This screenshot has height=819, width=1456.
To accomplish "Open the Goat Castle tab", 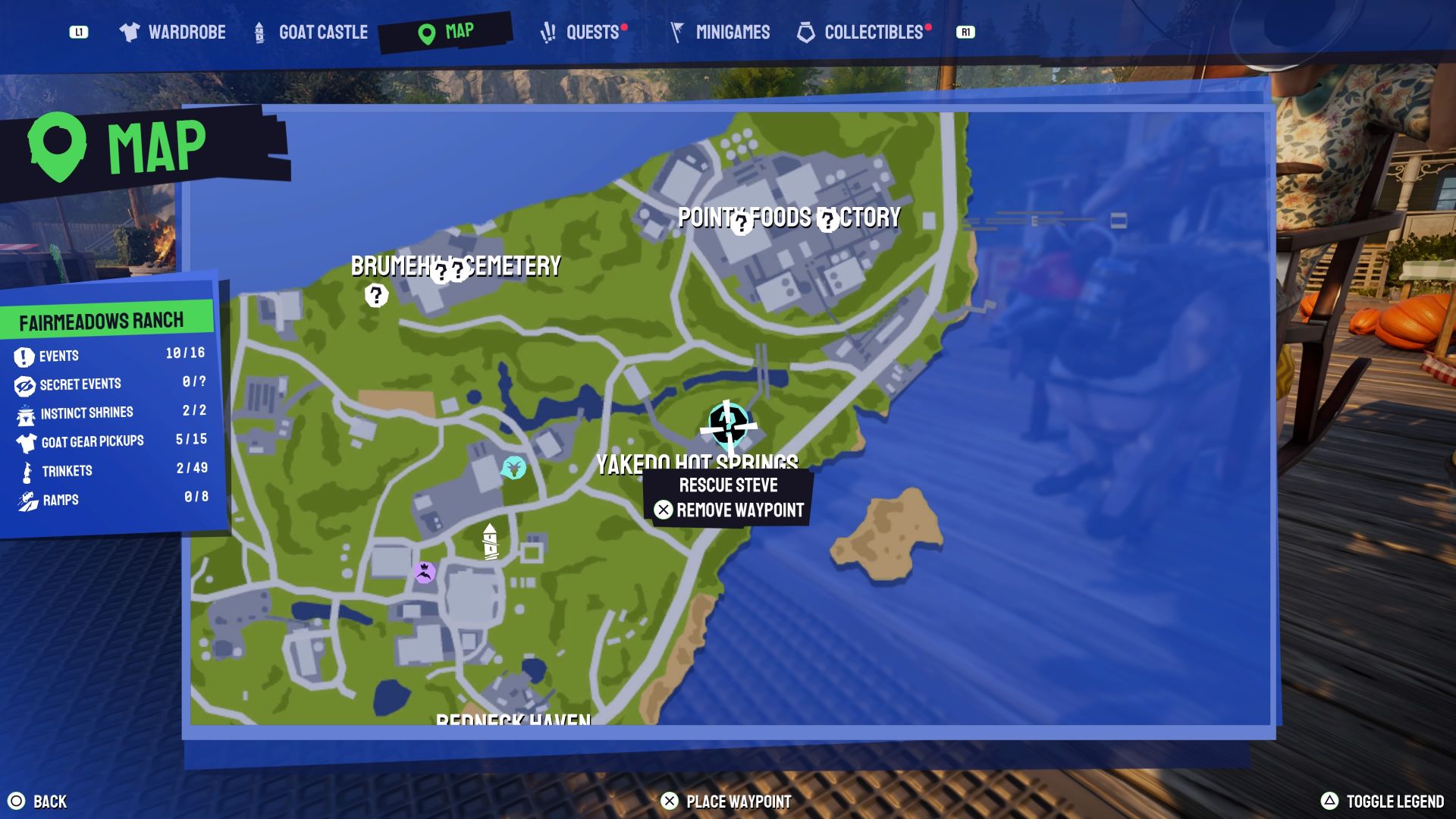I will pos(311,32).
